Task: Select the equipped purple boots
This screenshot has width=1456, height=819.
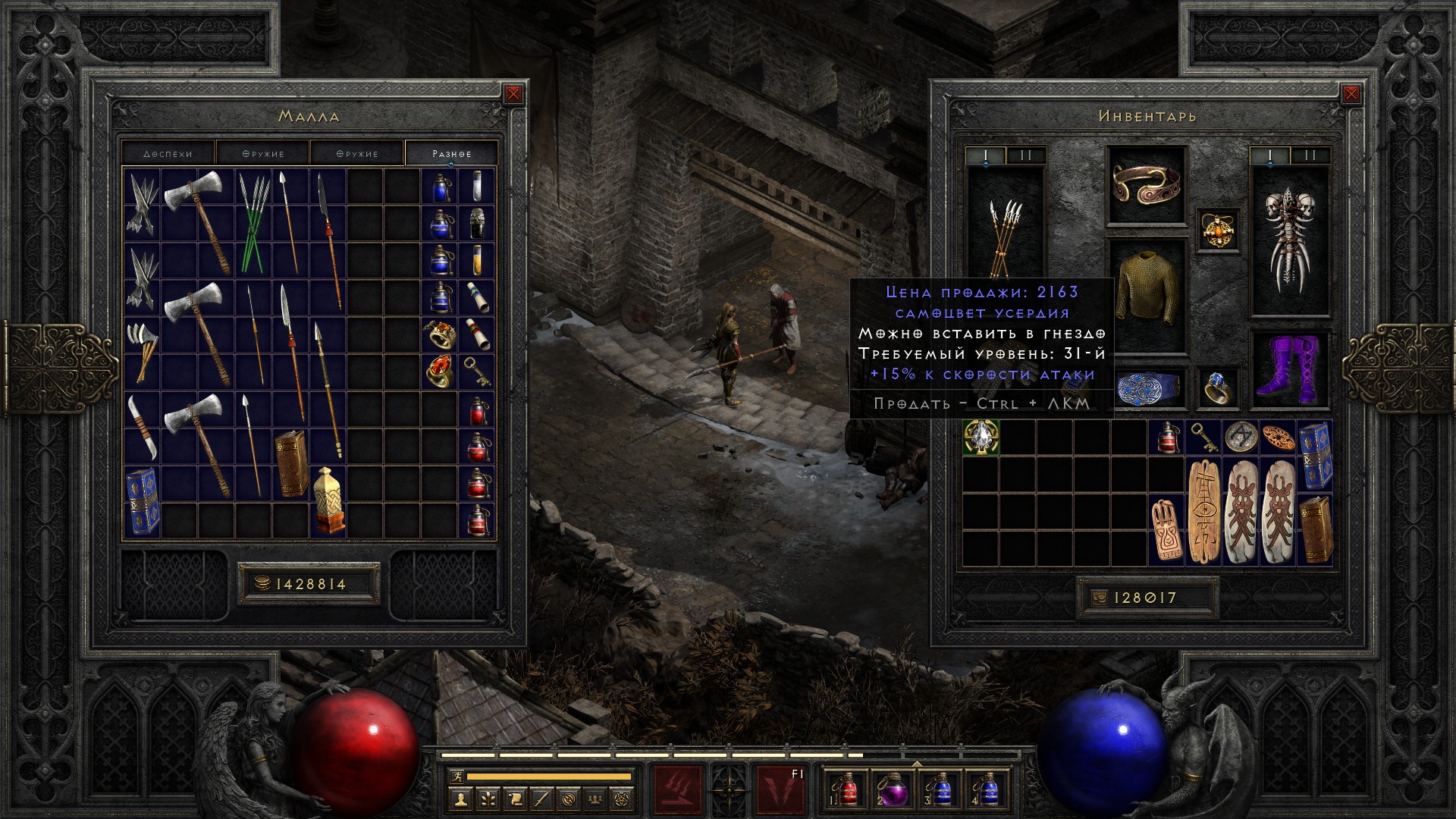Action: tap(1289, 369)
